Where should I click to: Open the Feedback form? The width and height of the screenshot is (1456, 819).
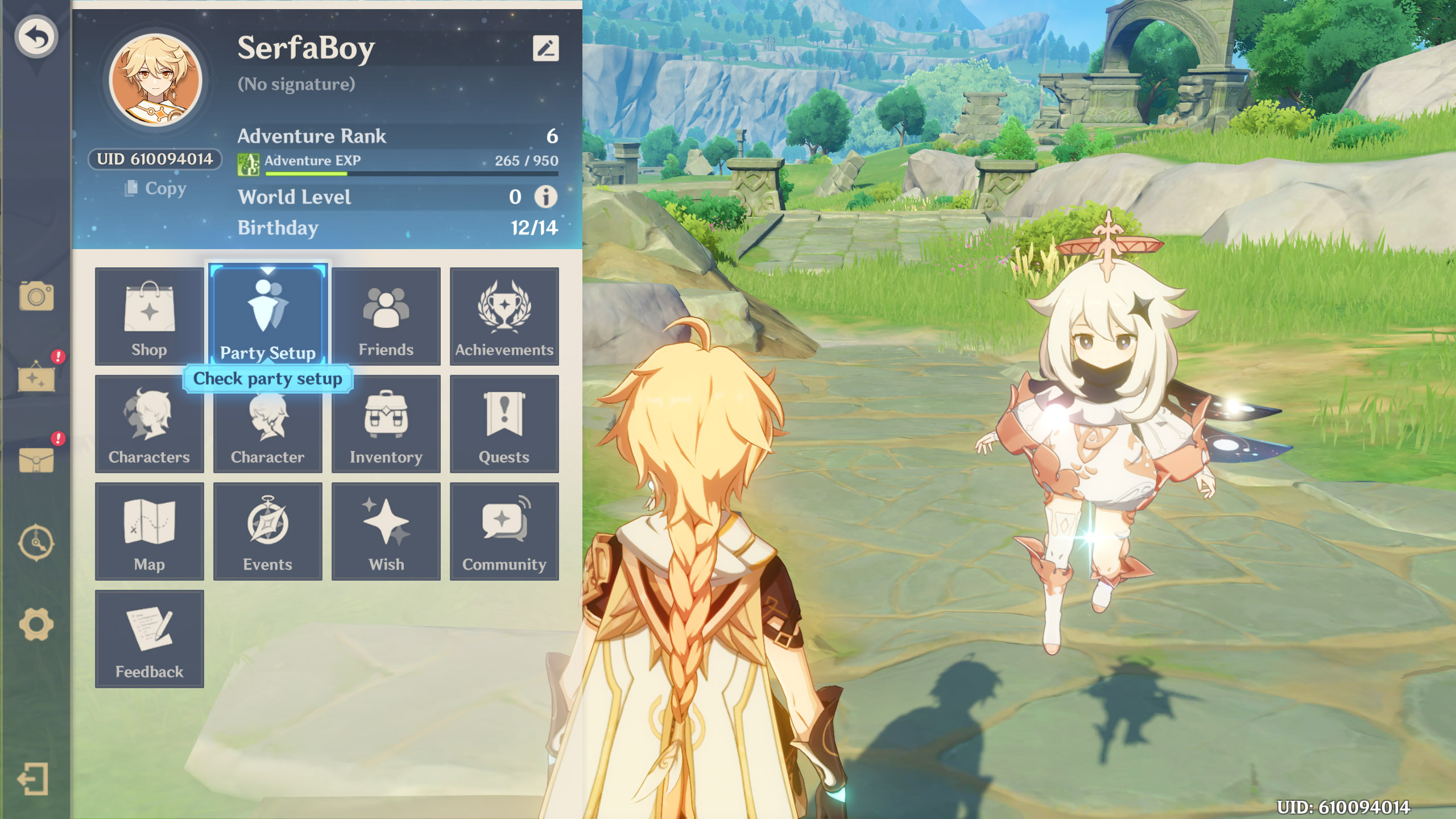(x=149, y=639)
